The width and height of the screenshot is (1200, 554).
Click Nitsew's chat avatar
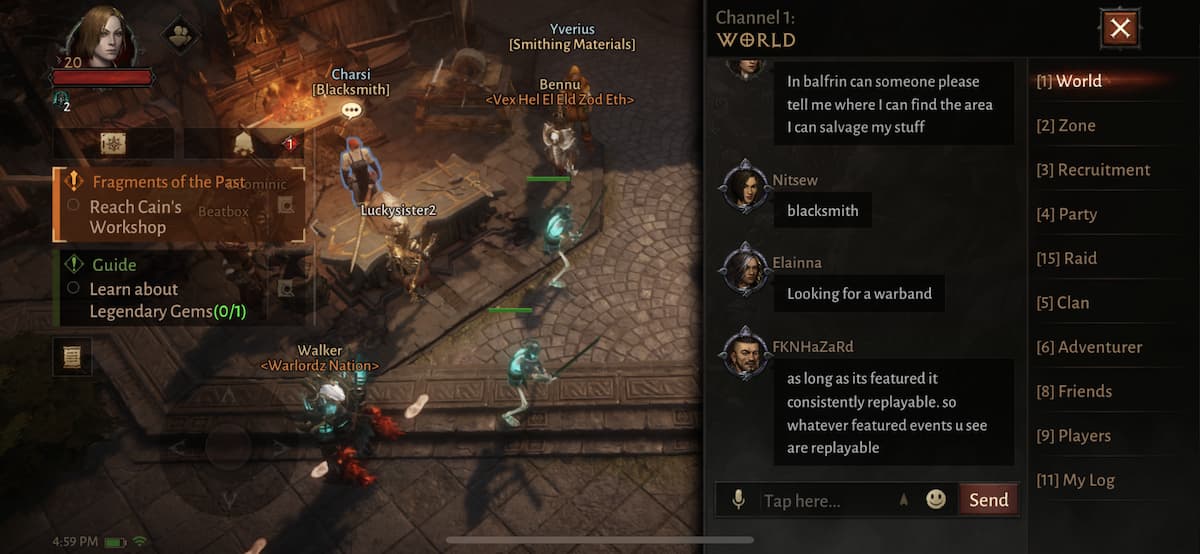[744, 185]
